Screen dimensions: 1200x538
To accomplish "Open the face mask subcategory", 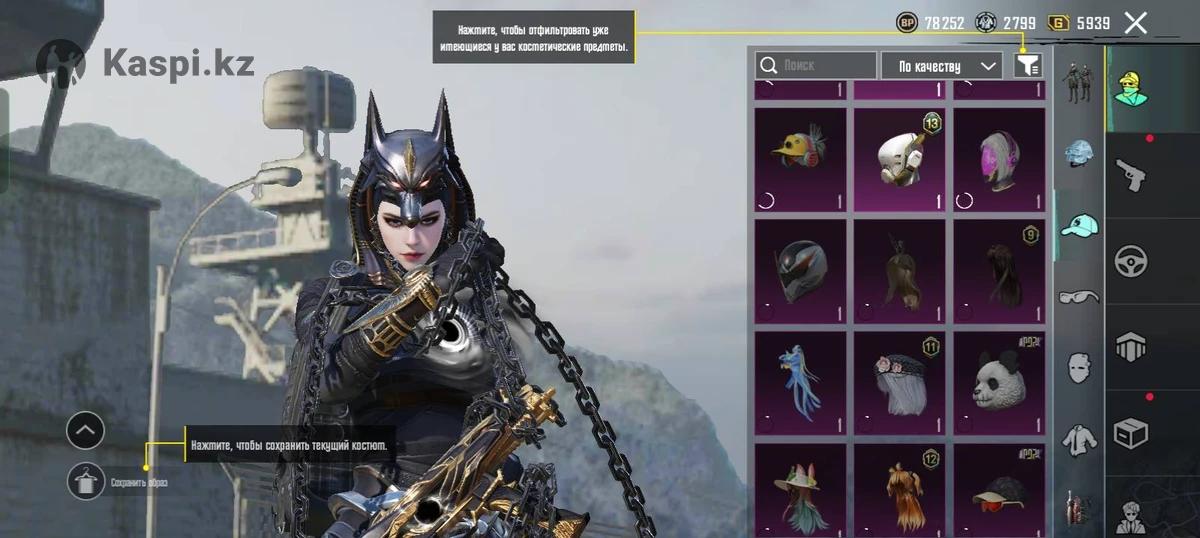I will [1079, 366].
